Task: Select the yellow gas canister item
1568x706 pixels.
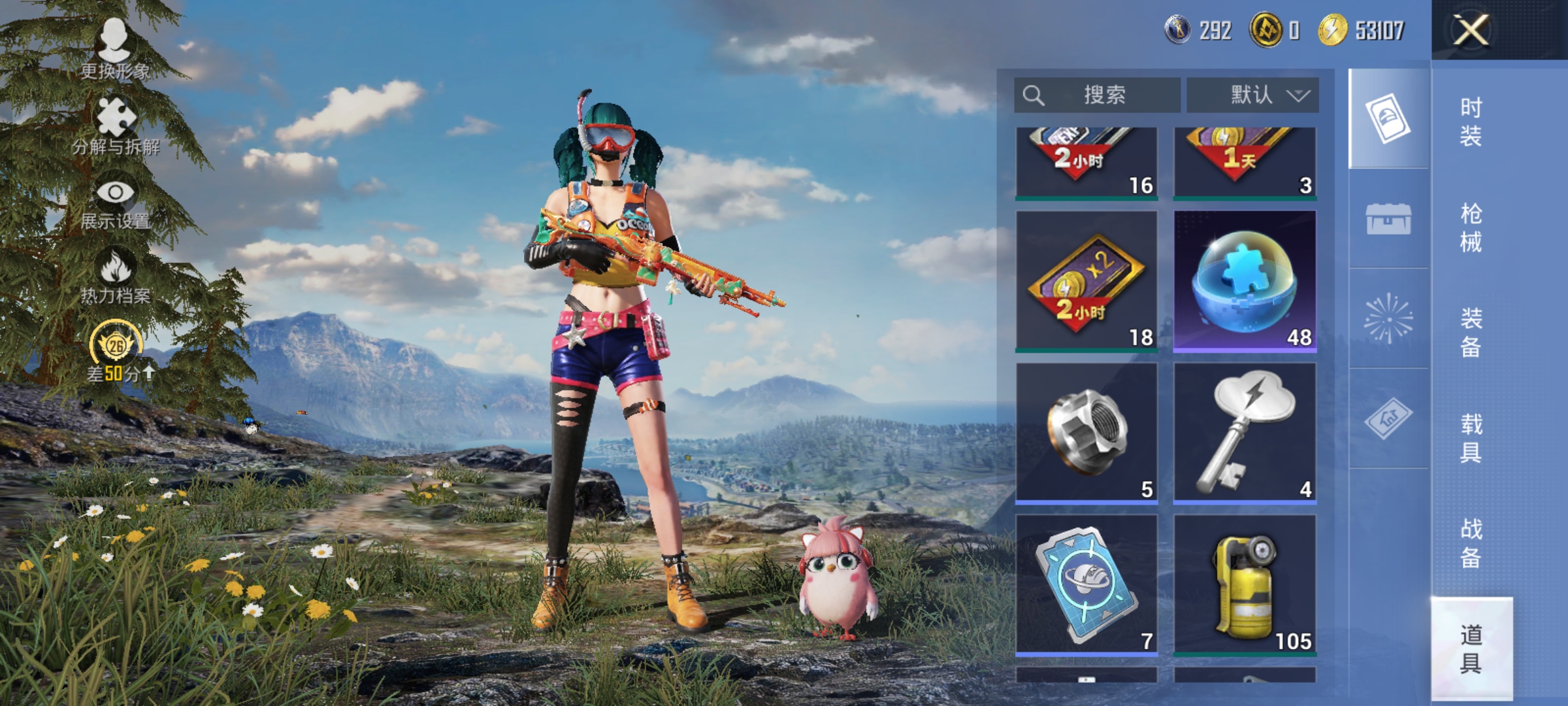Action: tap(1245, 585)
